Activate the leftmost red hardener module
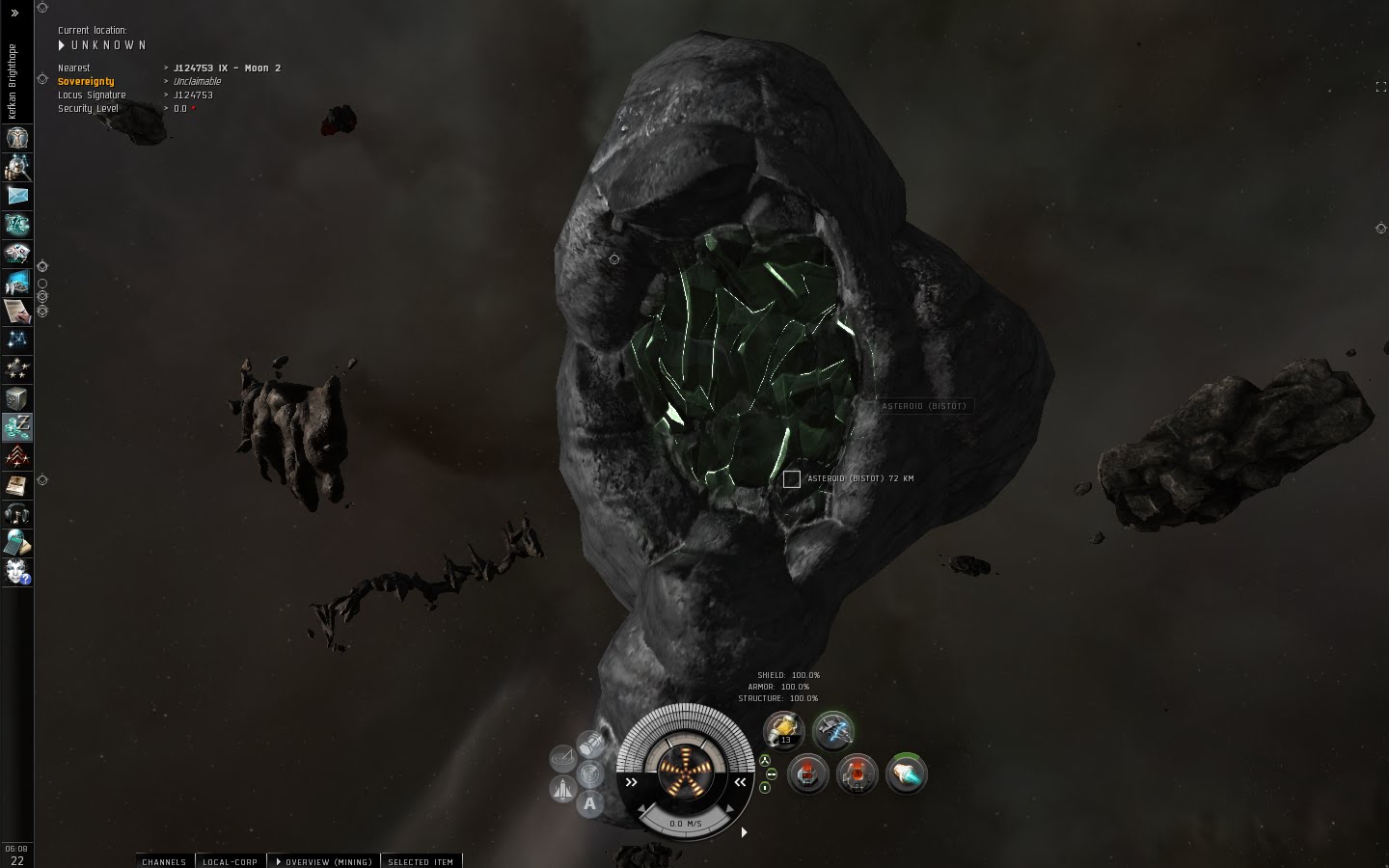 (x=806, y=773)
